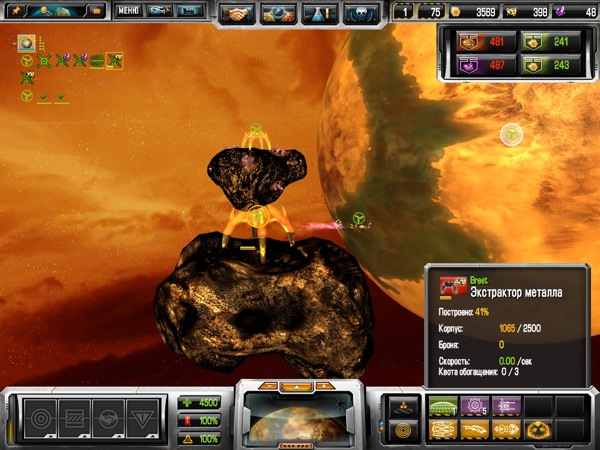Open the research flask screen

pyautogui.click(x=314, y=13)
